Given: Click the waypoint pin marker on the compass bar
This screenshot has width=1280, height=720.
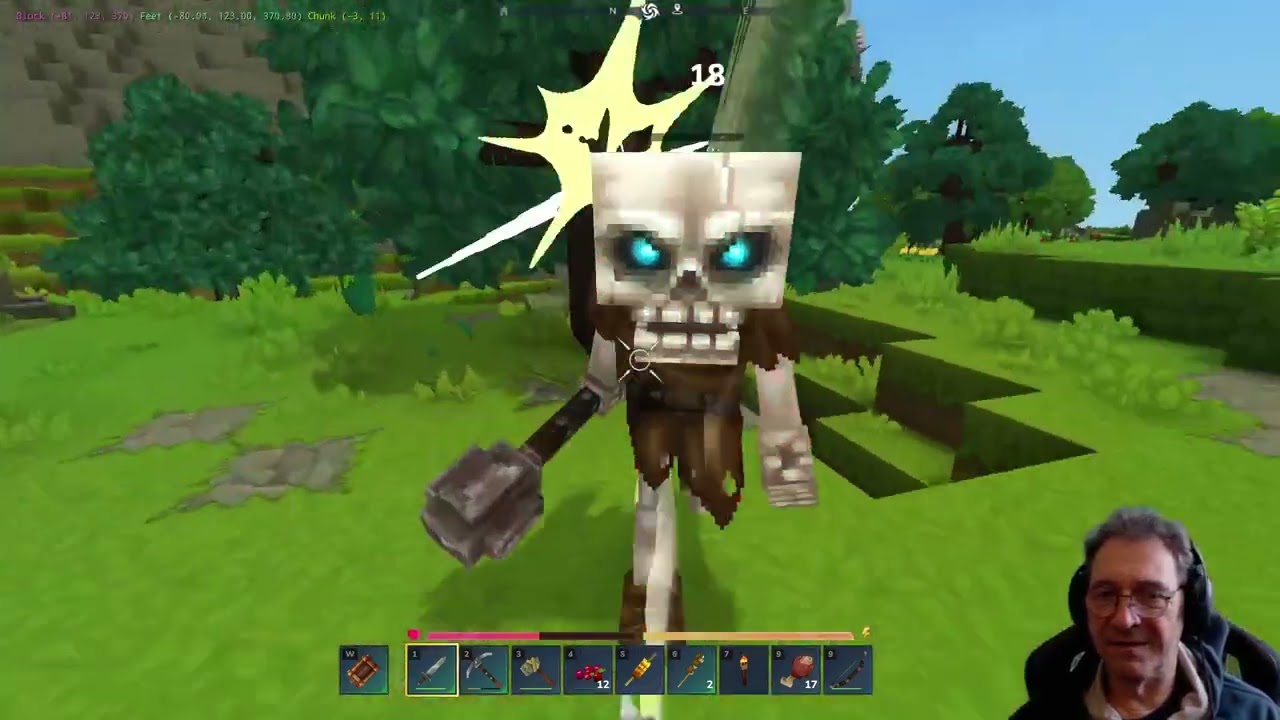Looking at the screenshot, I should (x=676, y=11).
